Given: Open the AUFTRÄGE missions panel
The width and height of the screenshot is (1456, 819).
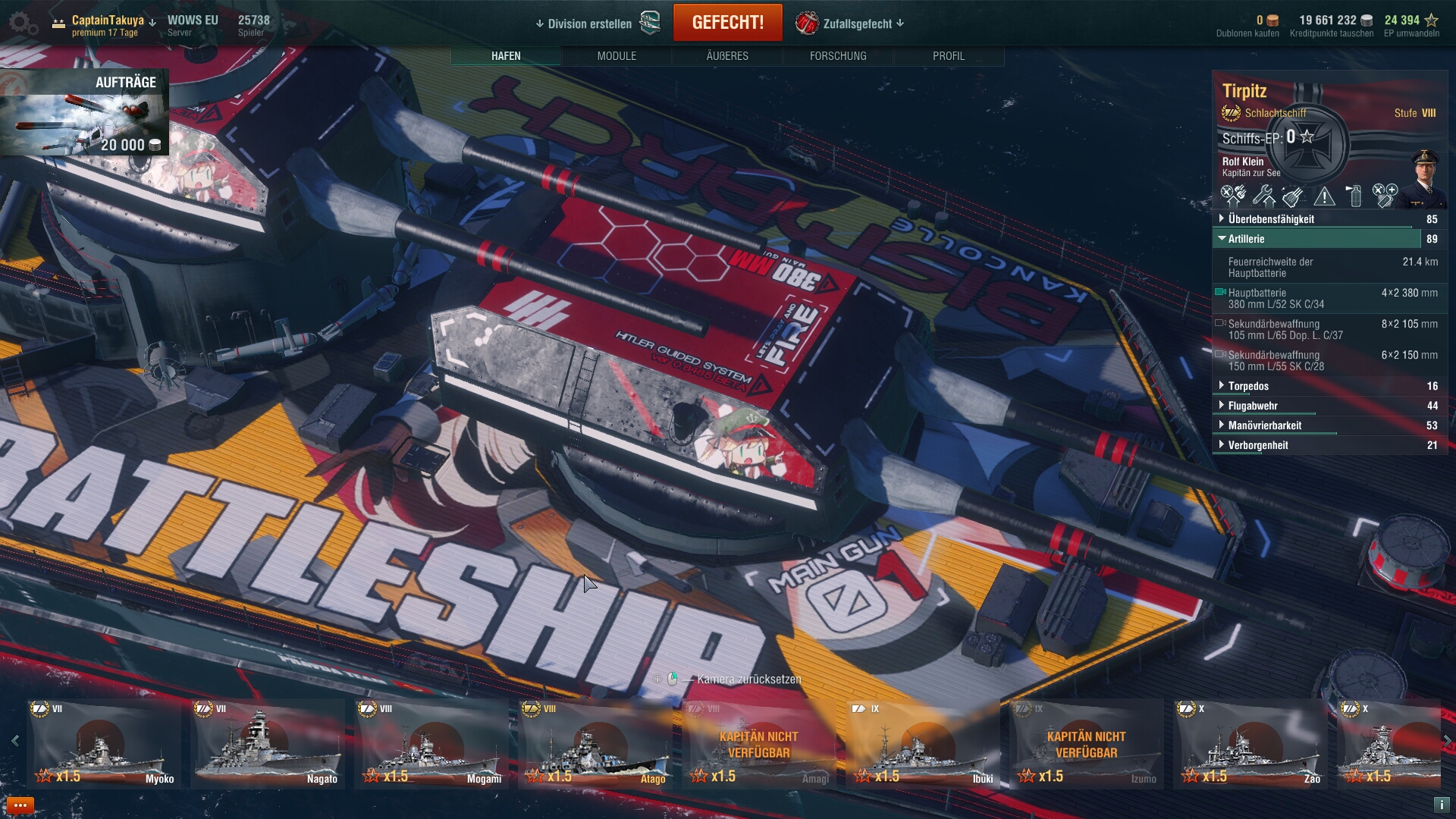Looking at the screenshot, I should [x=85, y=112].
